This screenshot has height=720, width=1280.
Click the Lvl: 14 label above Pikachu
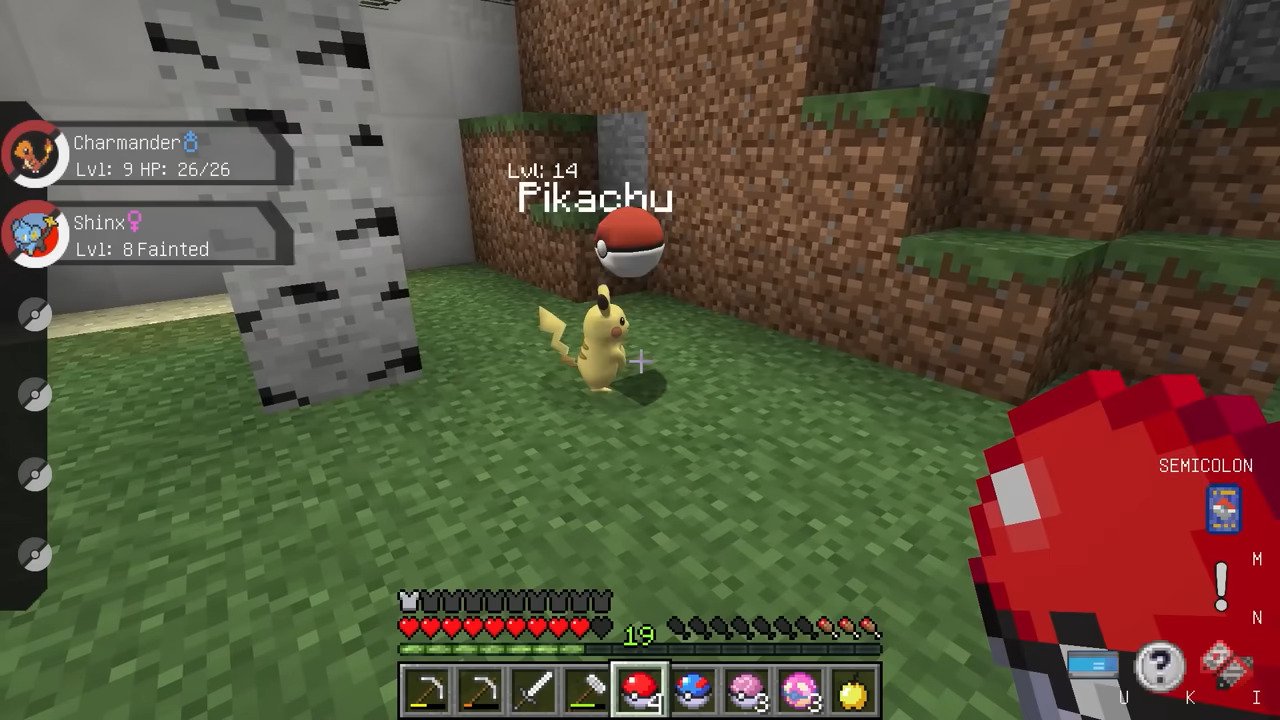545,170
